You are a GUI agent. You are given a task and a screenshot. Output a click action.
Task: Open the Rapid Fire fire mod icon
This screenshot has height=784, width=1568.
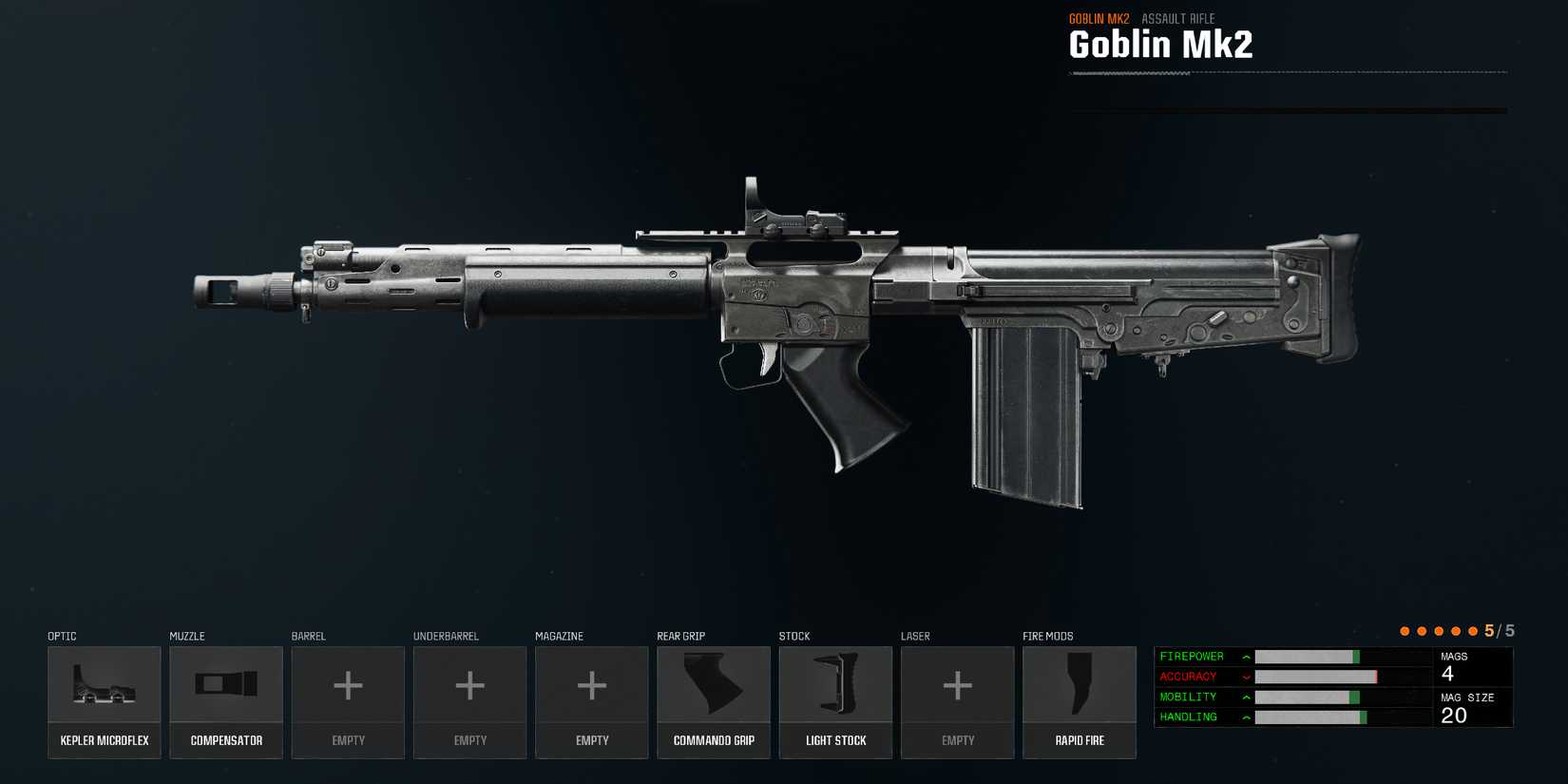[x=1080, y=685]
